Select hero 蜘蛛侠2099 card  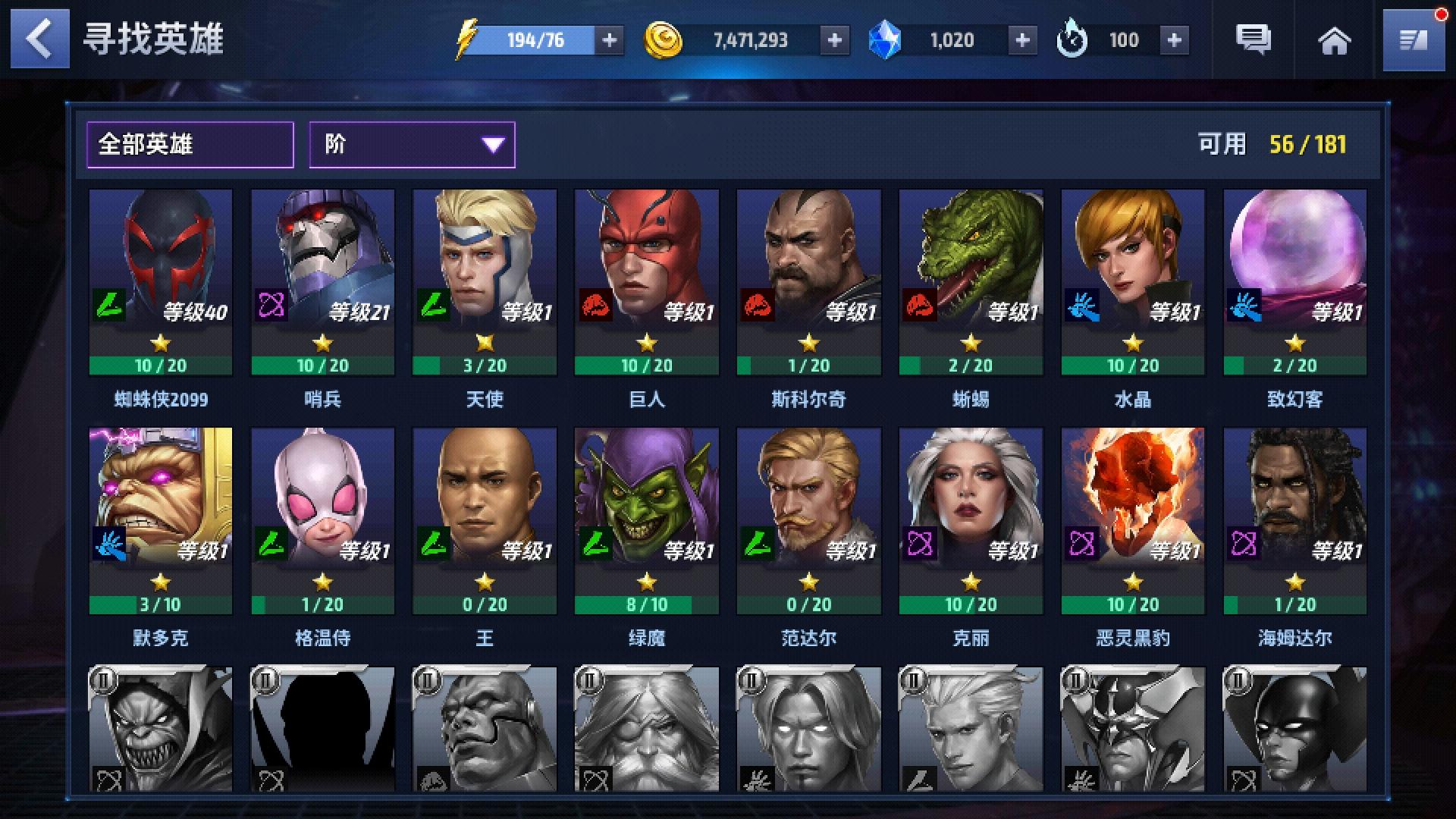pos(161,282)
